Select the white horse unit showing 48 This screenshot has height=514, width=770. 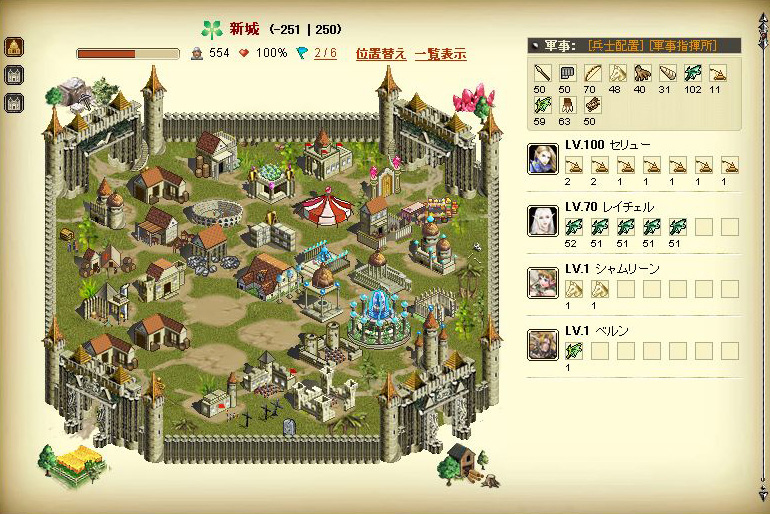615,72
